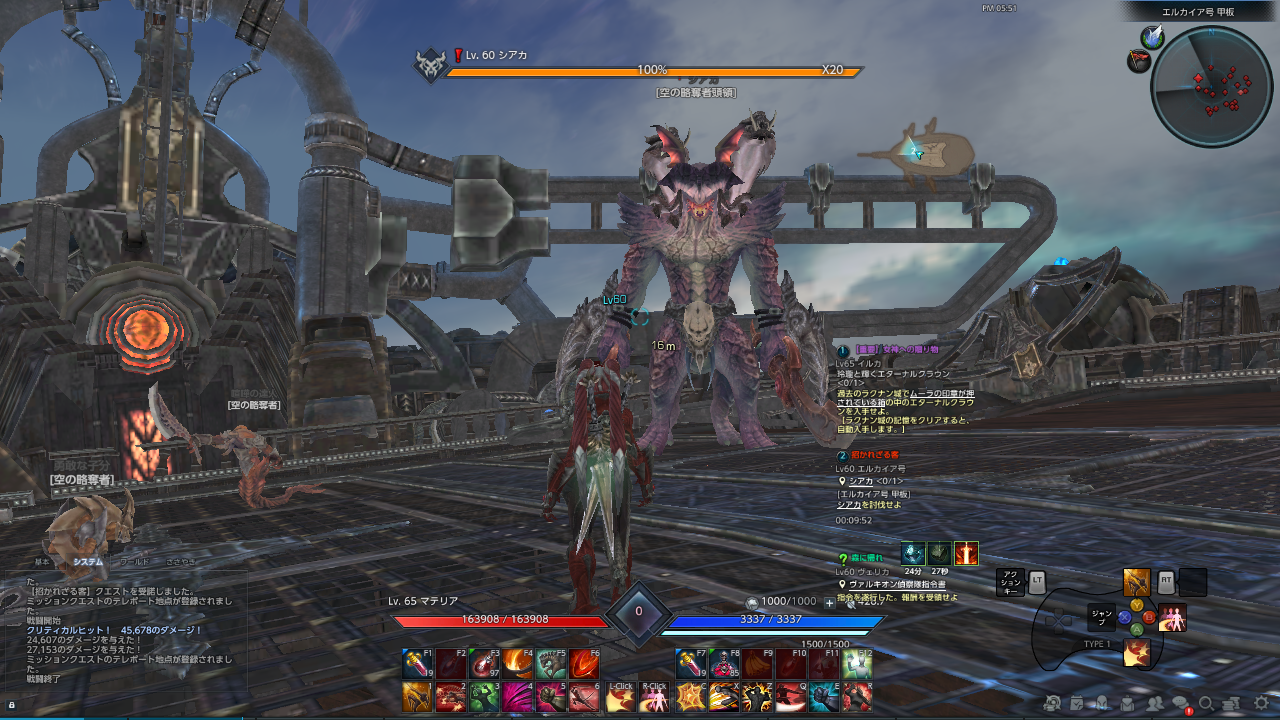The image size is (1280, 720).
Task: Open the social party members icon
Action: point(1155,703)
